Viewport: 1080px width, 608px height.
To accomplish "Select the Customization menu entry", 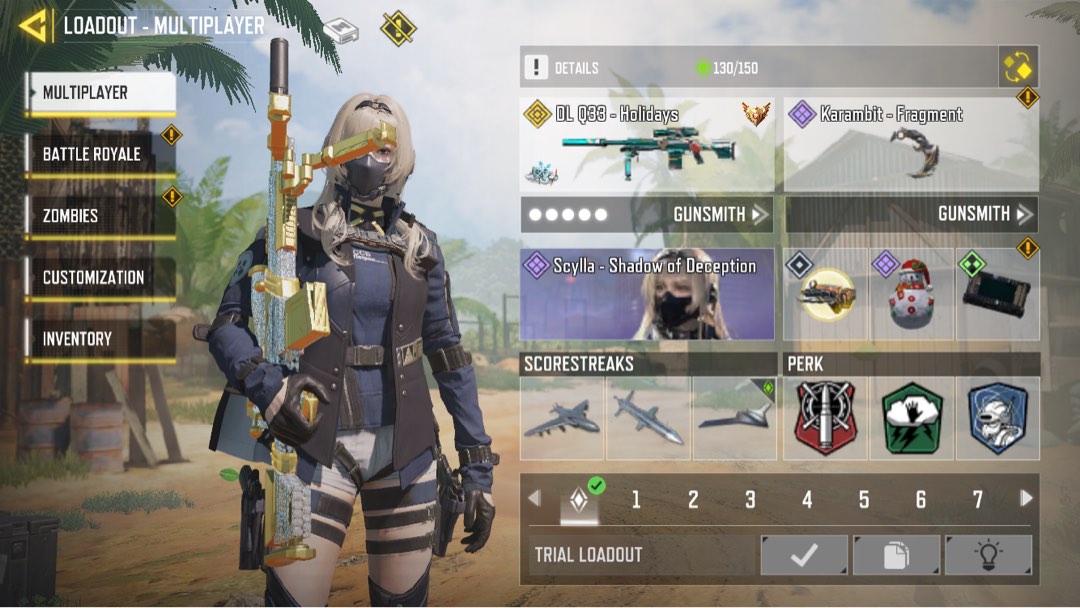I will click(100, 277).
